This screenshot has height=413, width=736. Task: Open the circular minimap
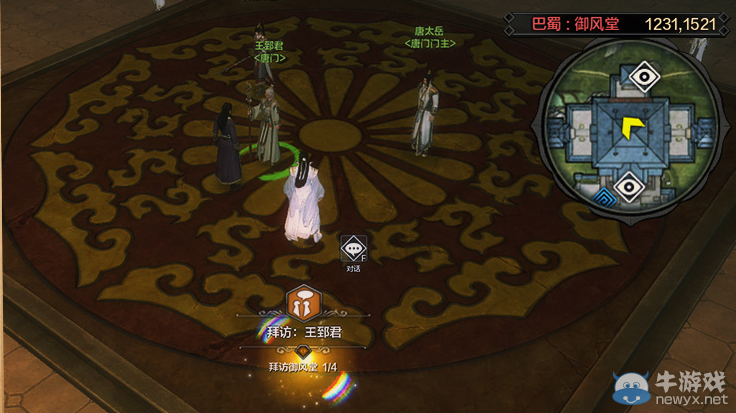click(x=629, y=130)
